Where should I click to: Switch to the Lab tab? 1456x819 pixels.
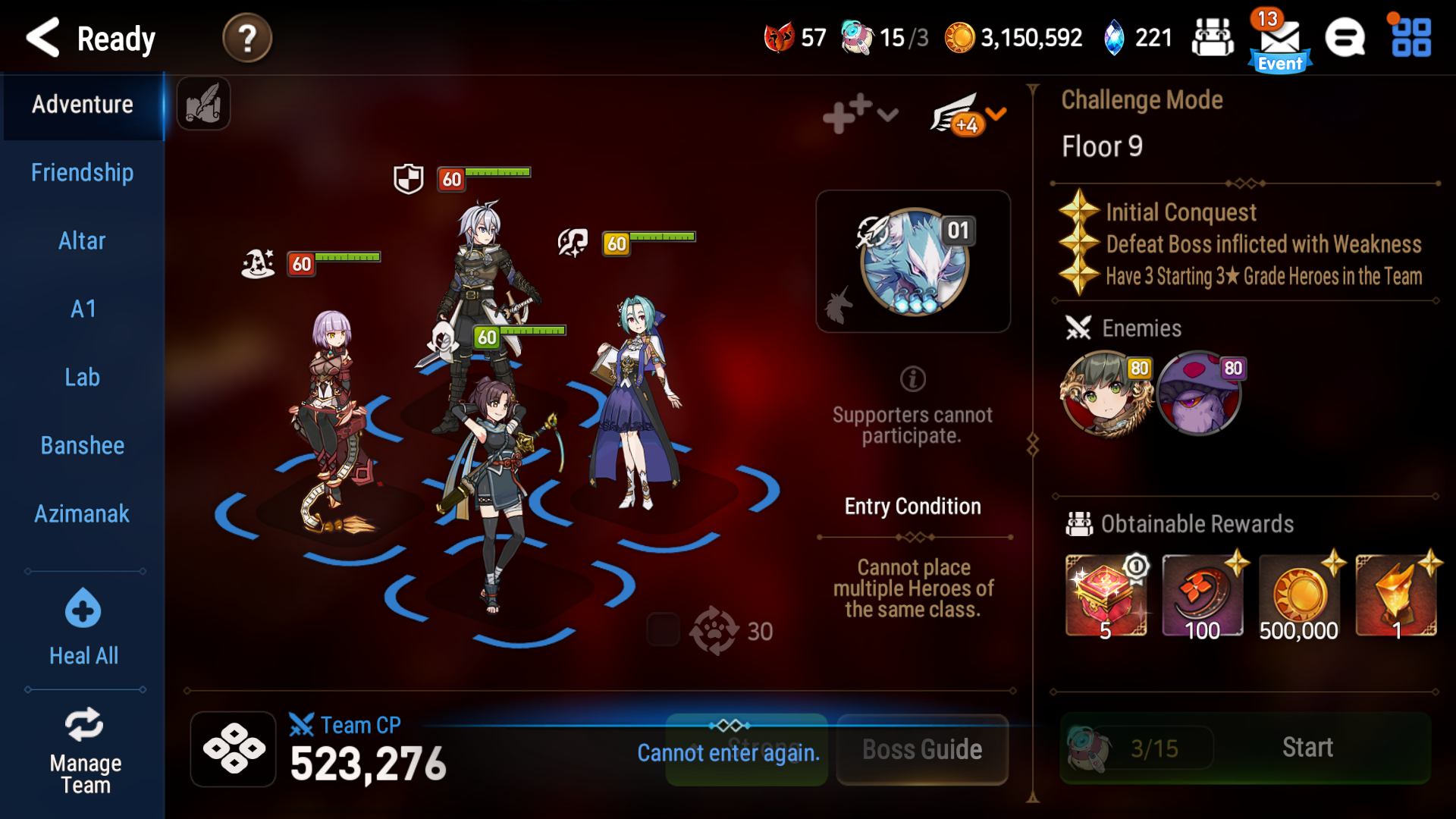pos(82,377)
